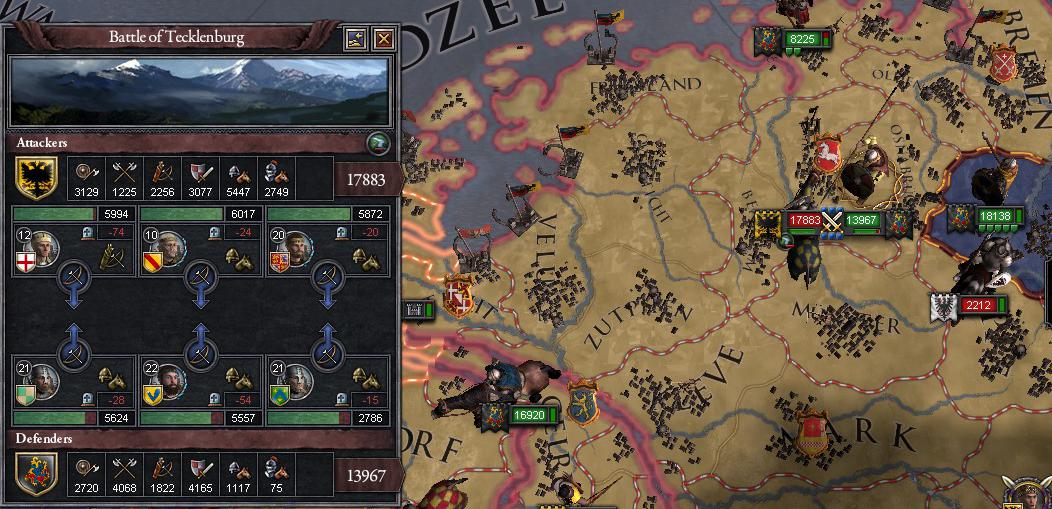The height and width of the screenshot is (509, 1052).
Task: Select the 17883 attacking army counter on map
Action: [x=803, y=220]
